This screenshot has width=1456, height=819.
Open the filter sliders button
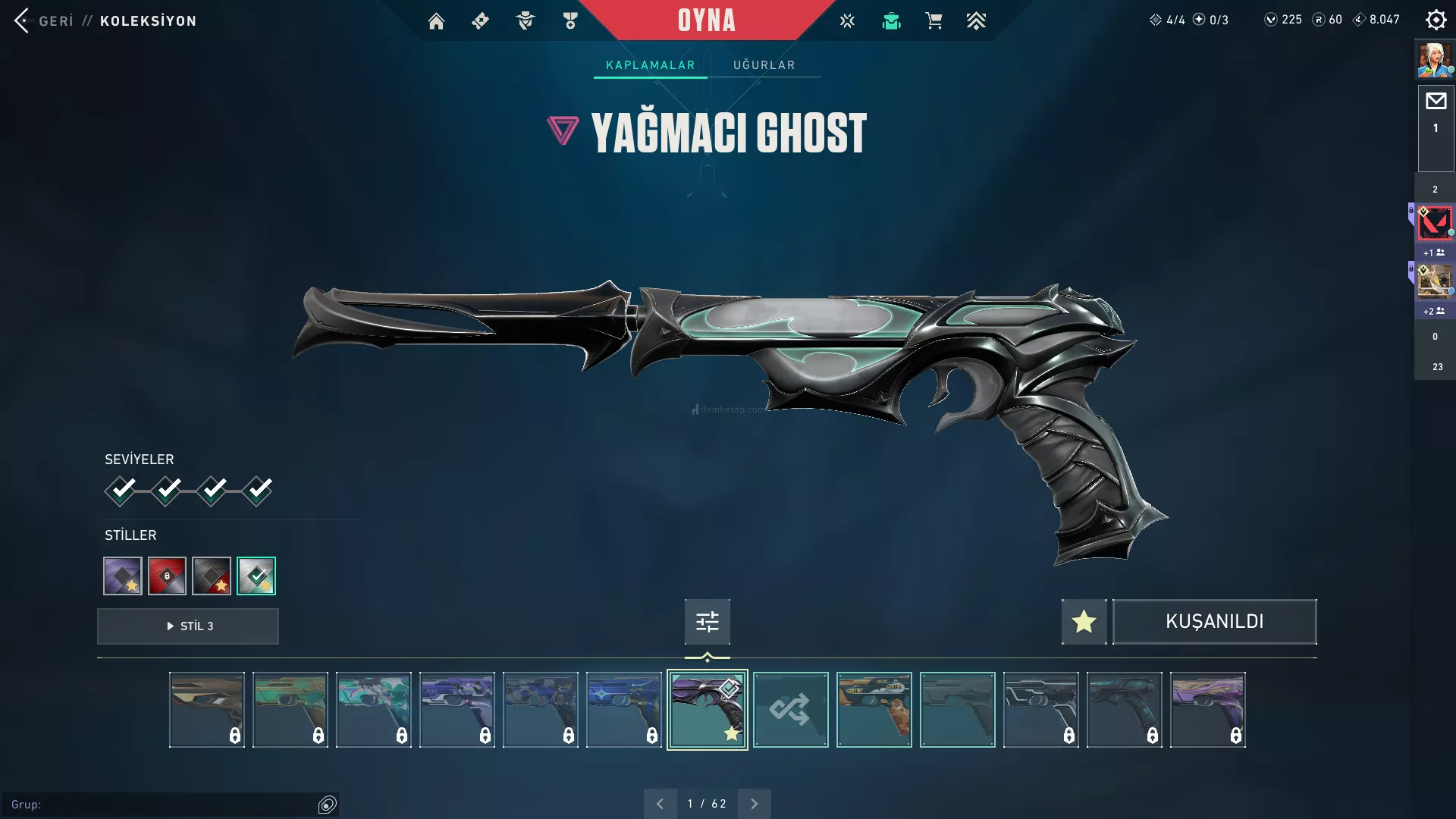click(707, 622)
